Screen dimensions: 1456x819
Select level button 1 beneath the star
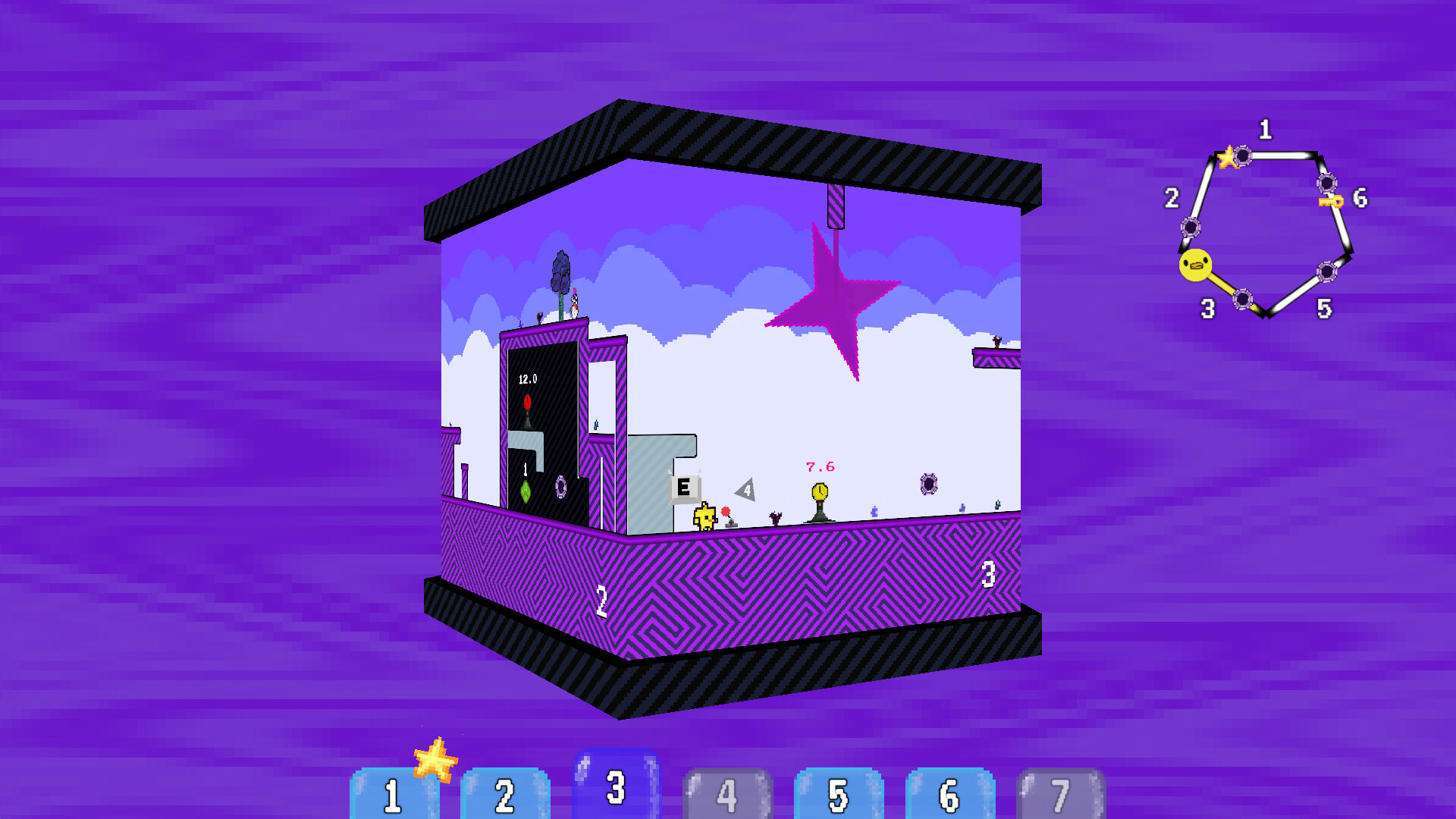393,795
